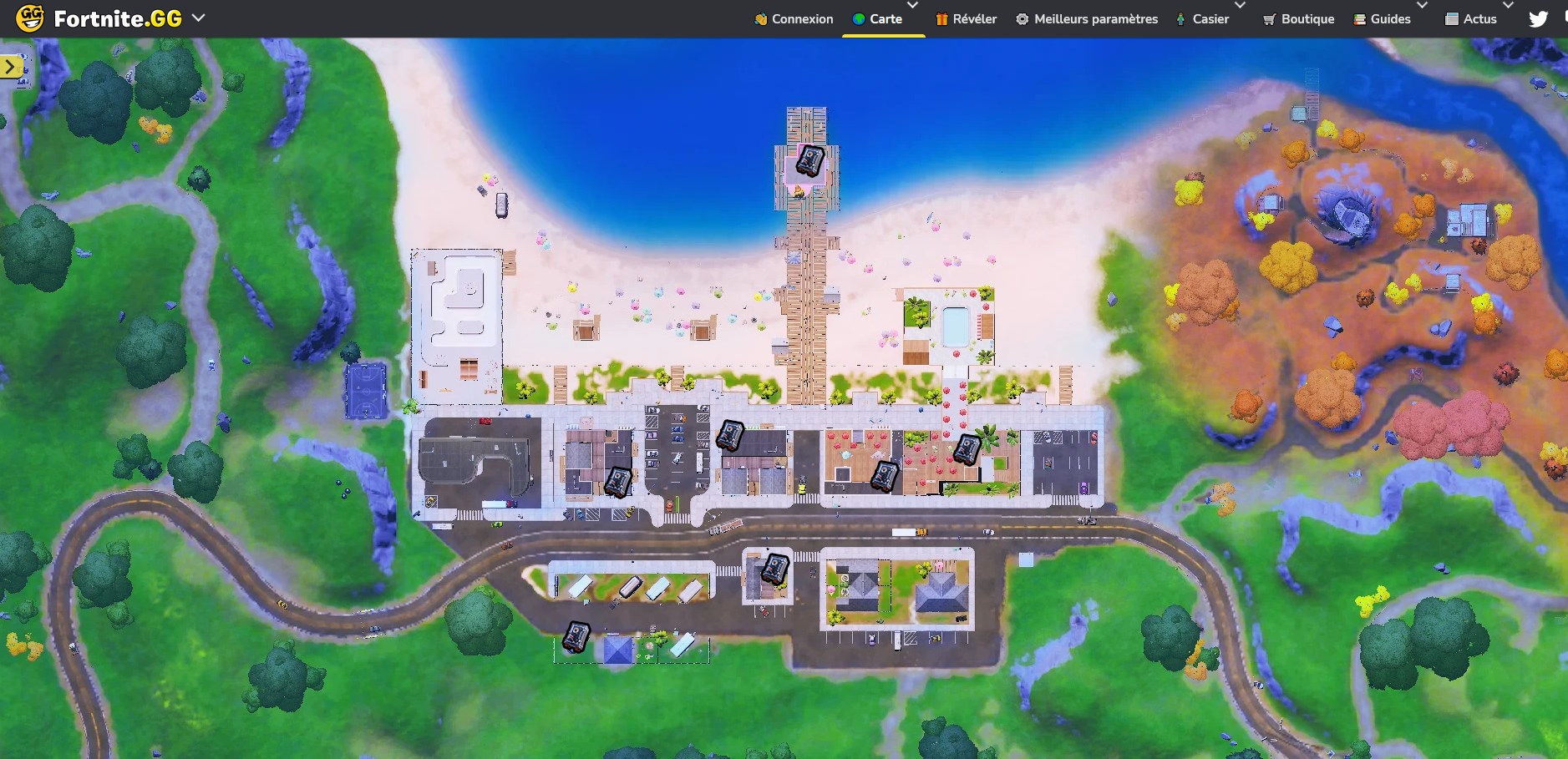Image resolution: width=1568 pixels, height=759 pixels.
Task: Expand the left sidebar with the yellow arrow
Action: click(9, 65)
